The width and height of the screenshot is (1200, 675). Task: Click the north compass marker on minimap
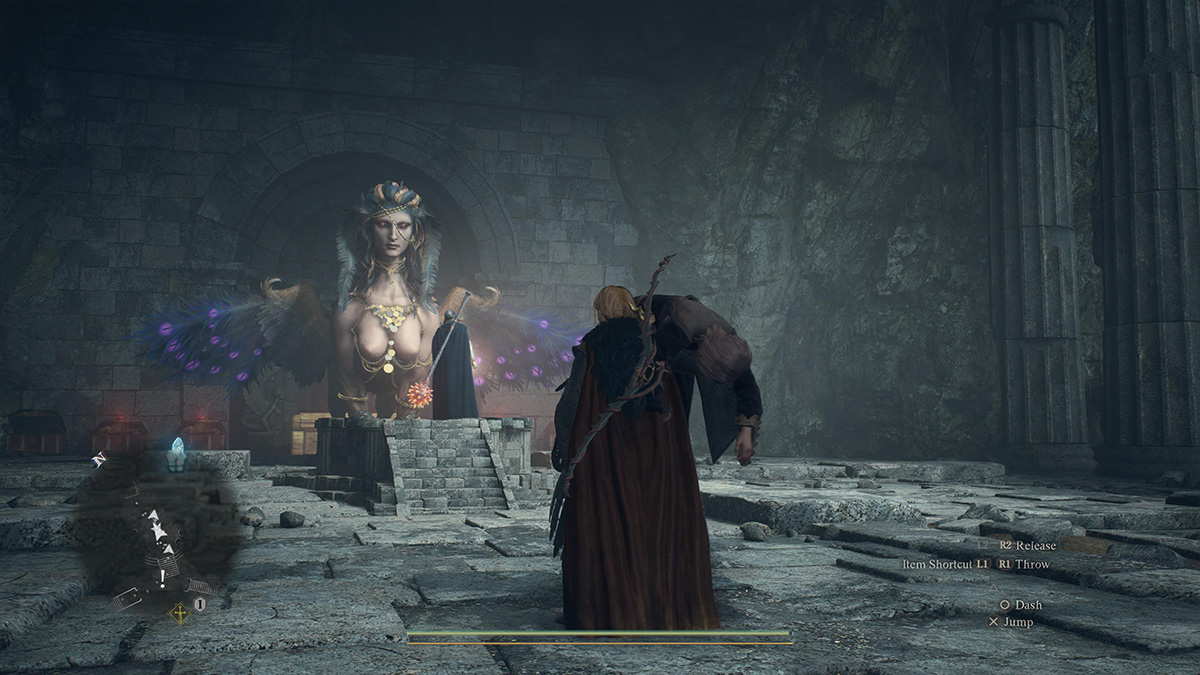[x=99, y=460]
